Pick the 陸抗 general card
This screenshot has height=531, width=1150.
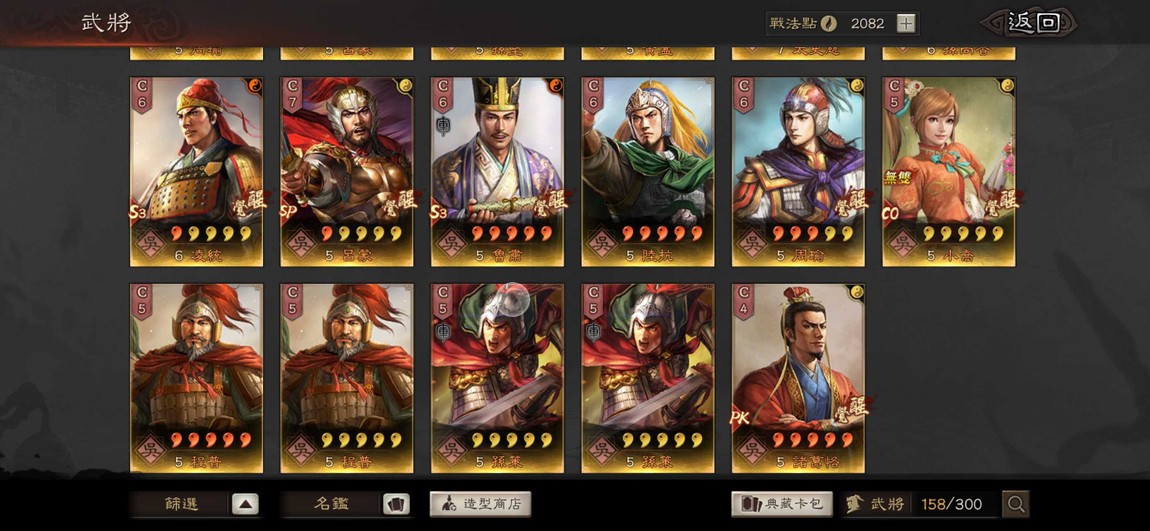[648, 171]
